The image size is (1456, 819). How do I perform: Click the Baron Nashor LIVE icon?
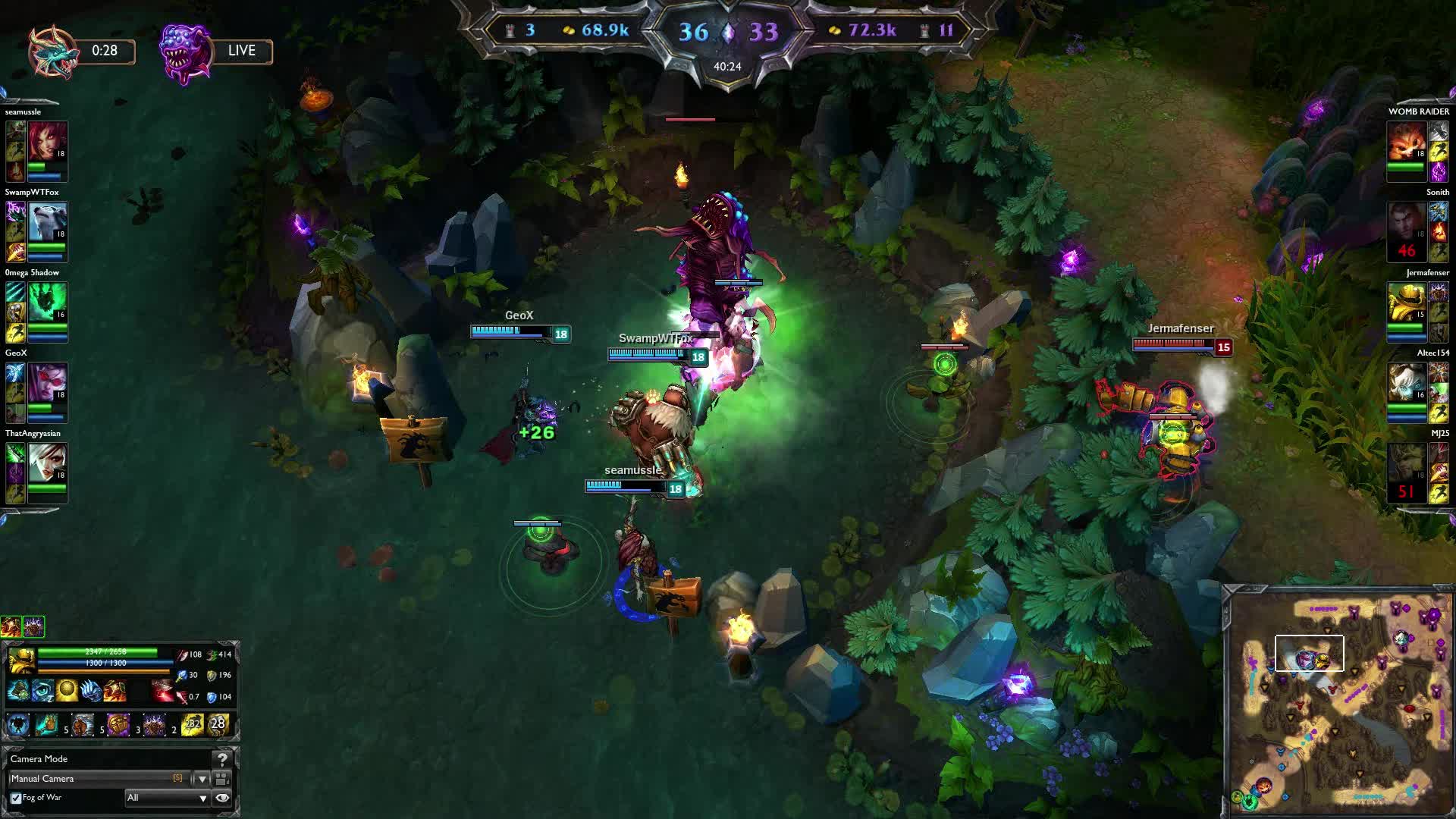pyautogui.click(x=185, y=52)
